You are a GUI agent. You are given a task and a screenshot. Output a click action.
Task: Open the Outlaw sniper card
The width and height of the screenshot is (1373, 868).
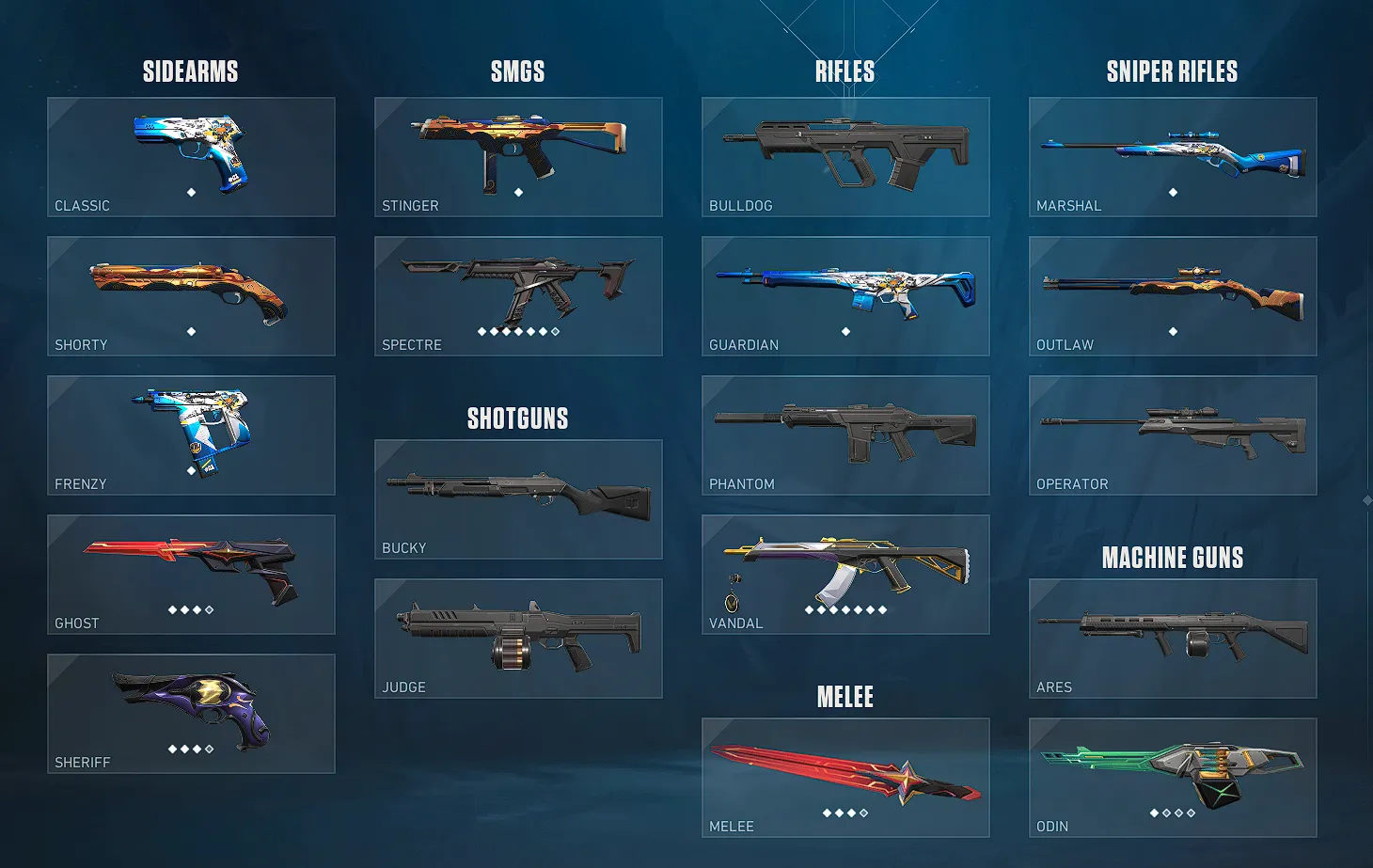[1172, 296]
